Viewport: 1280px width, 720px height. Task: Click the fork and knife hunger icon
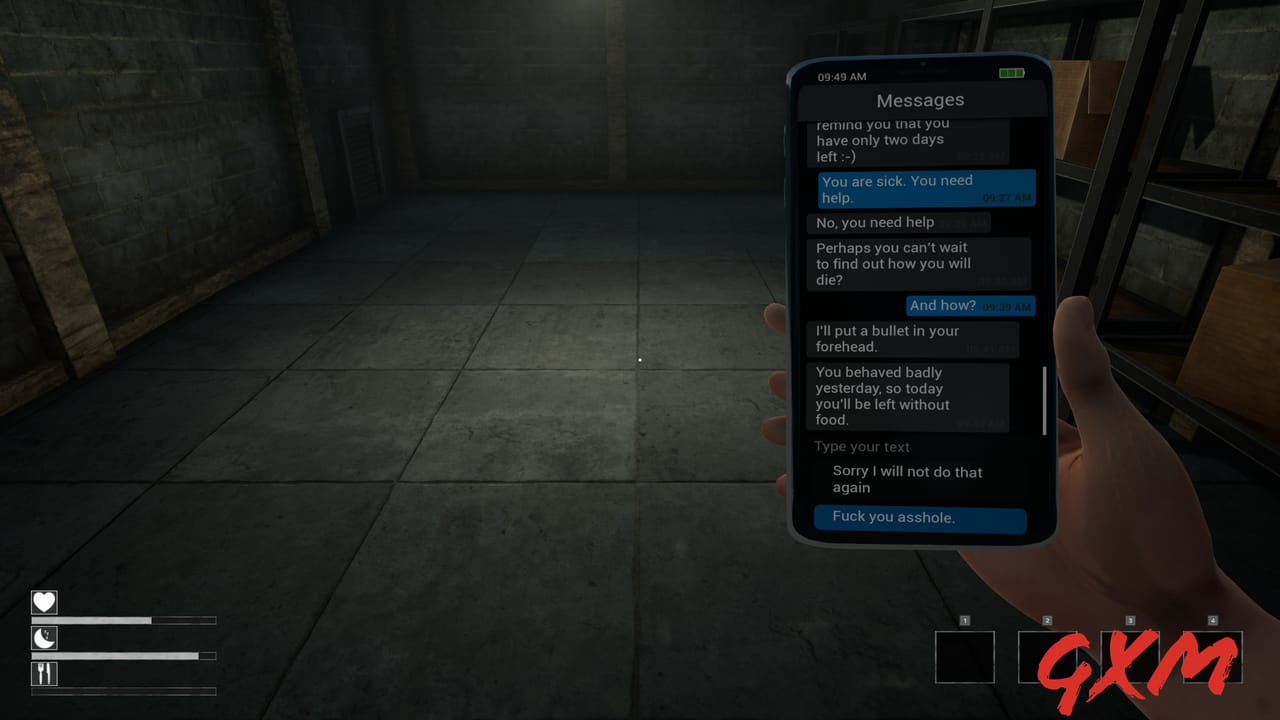click(45, 674)
